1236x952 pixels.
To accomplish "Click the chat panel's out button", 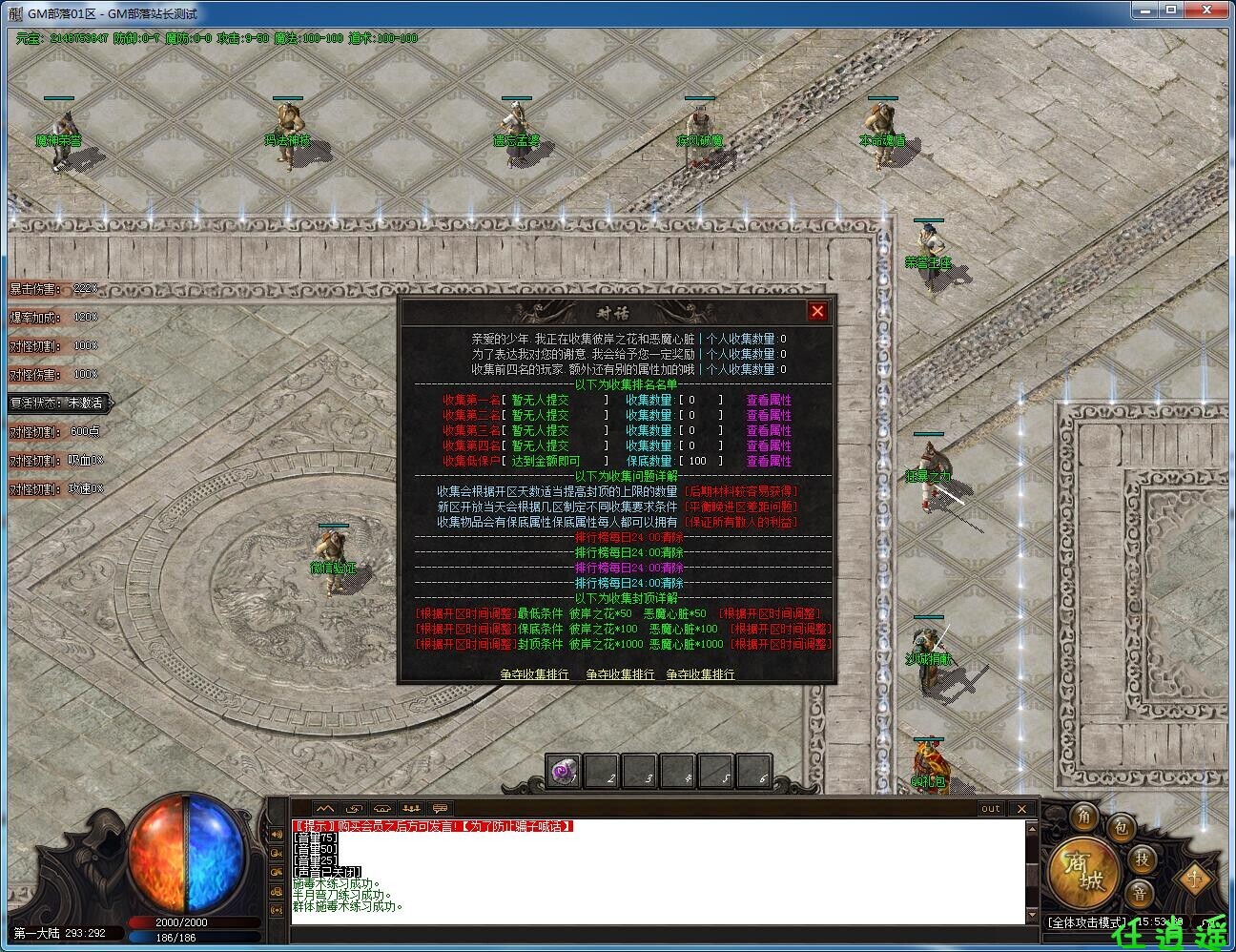I will tap(991, 809).
